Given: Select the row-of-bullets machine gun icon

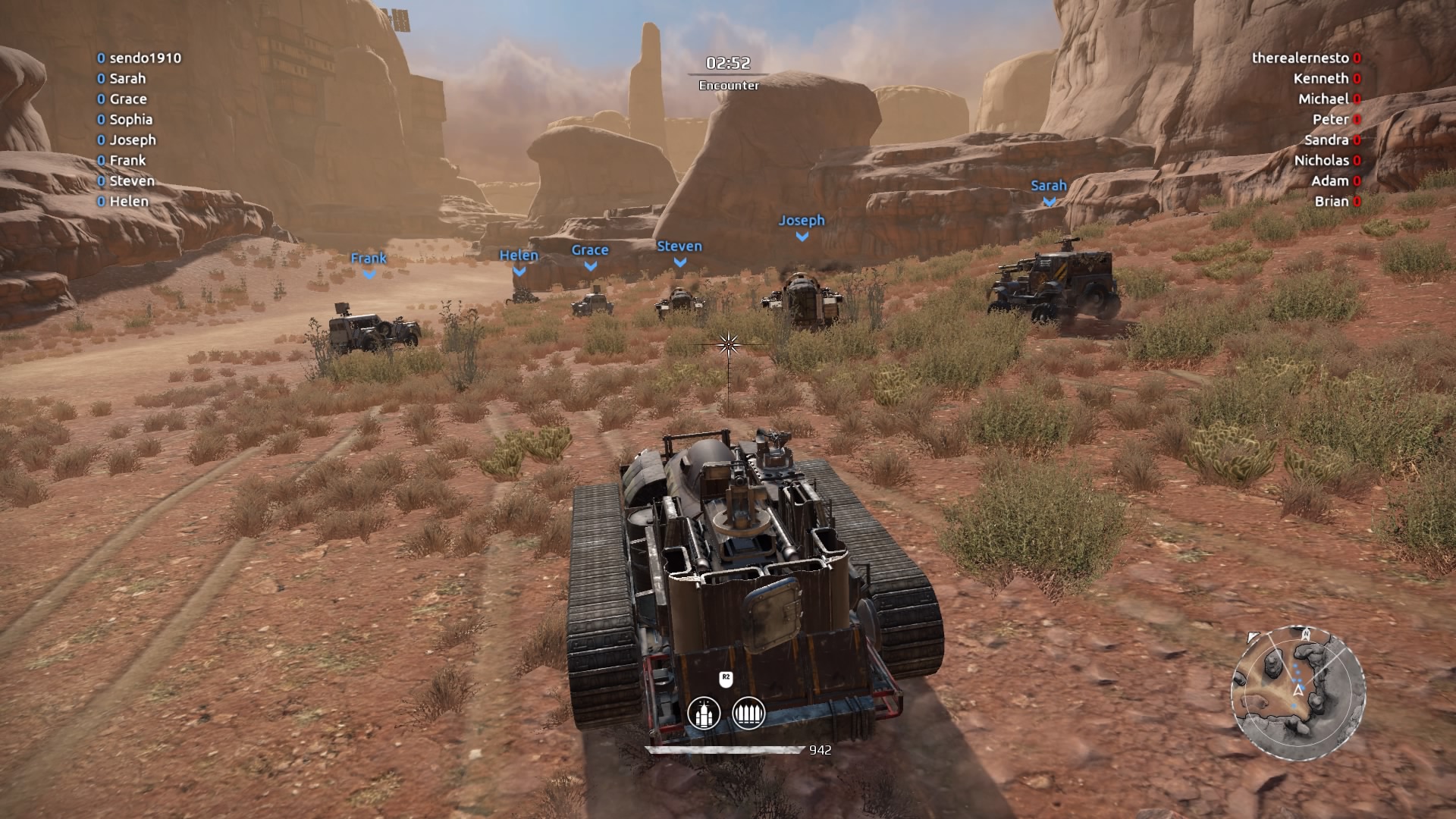Looking at the screenshot, I should tap(748, 714).
